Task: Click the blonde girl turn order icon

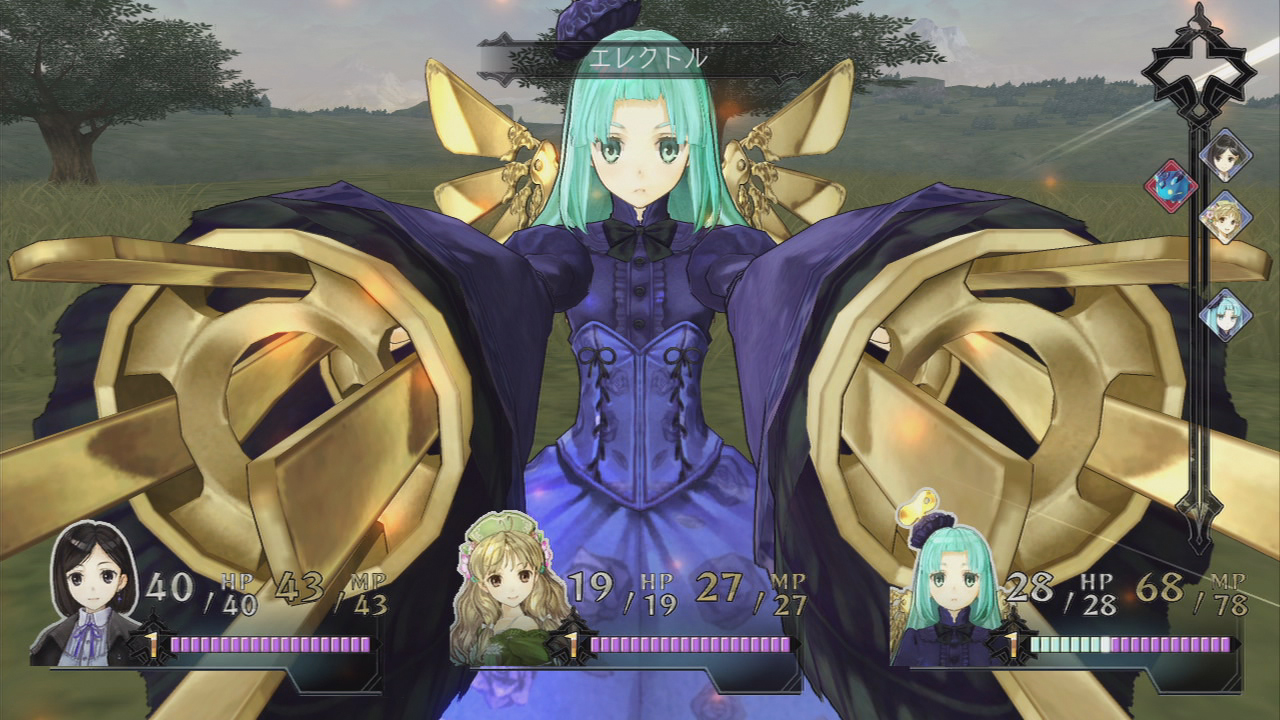Action: point(1225,217)
